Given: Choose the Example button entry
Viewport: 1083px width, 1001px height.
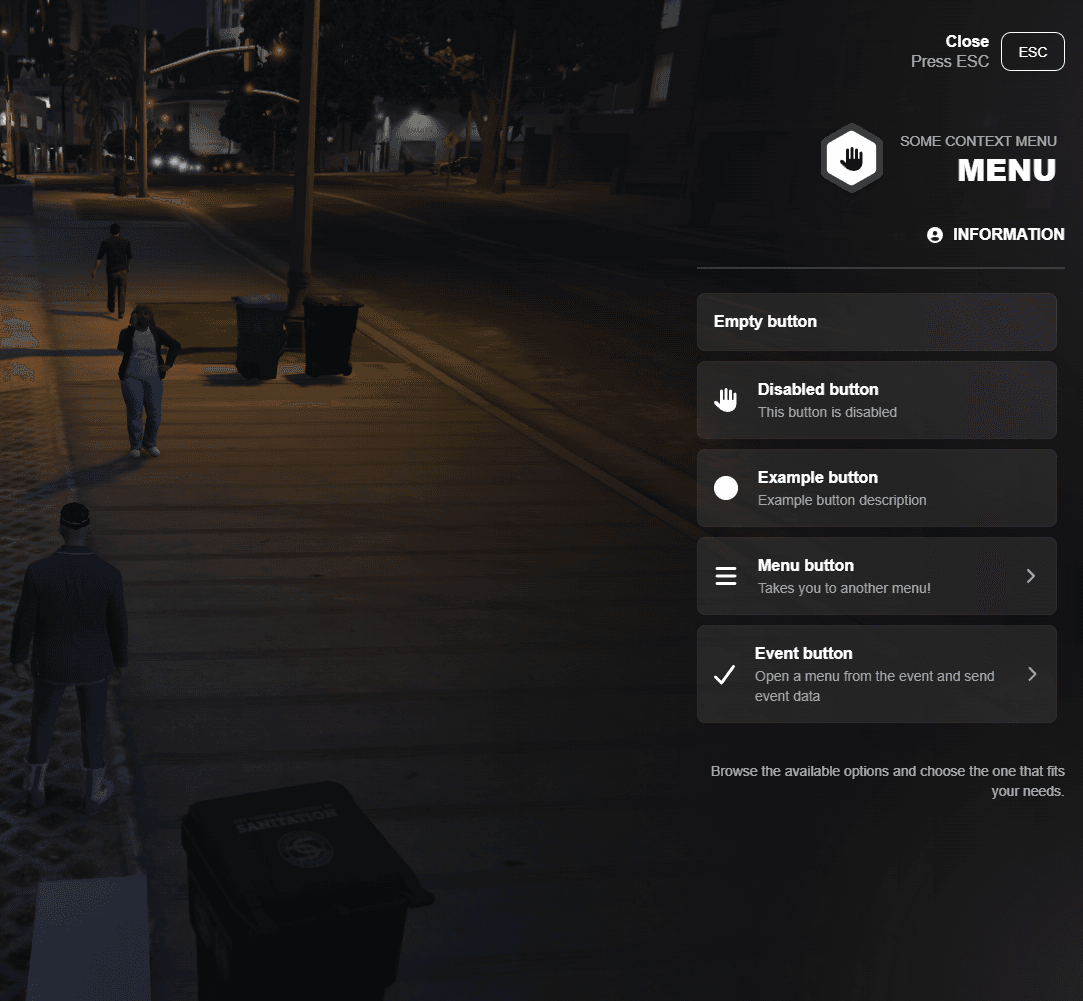Looking at the screenshot, I should (876, 488).
